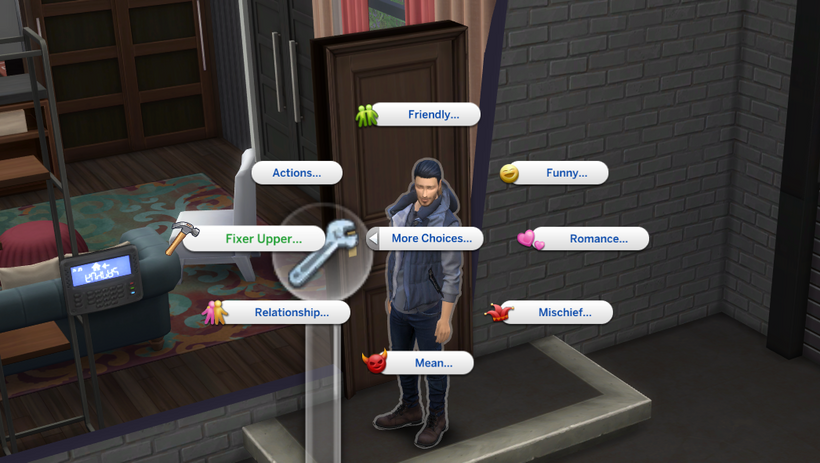820x463 pixels.
Task: Pick the Mean interaction category
Action: tap(432, 363)
